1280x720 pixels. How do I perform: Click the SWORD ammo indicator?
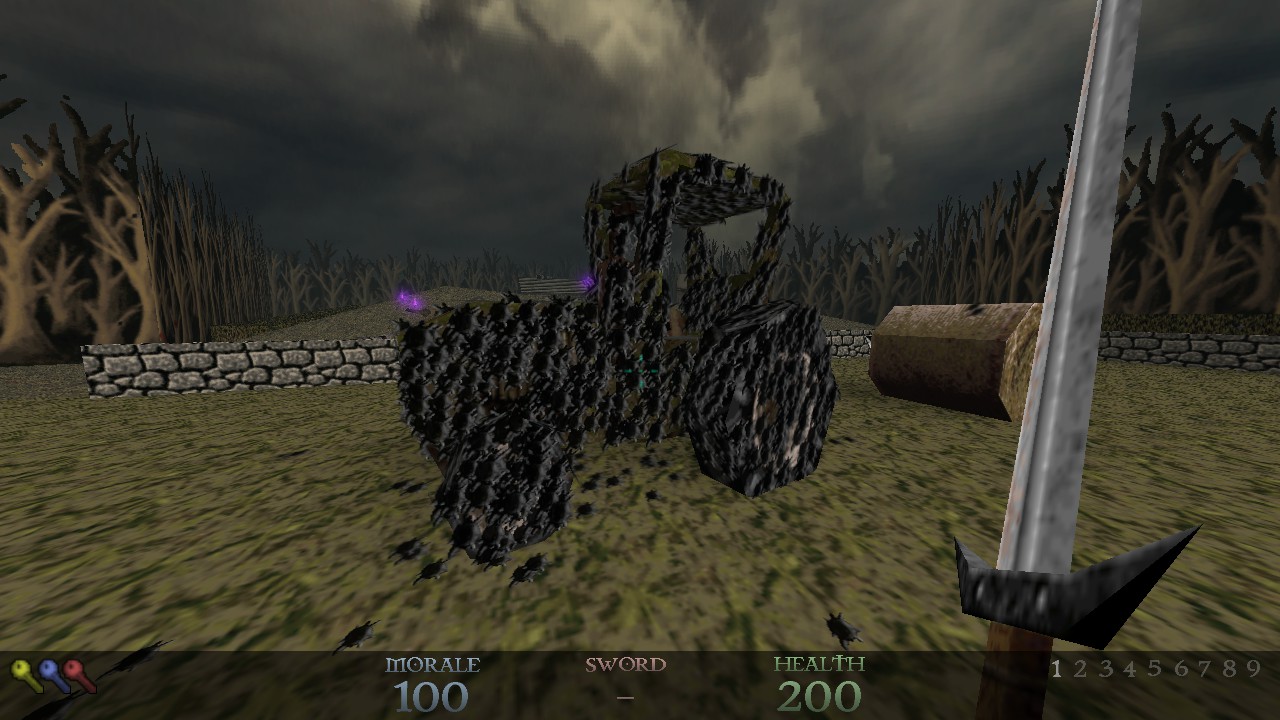(625, 680)
